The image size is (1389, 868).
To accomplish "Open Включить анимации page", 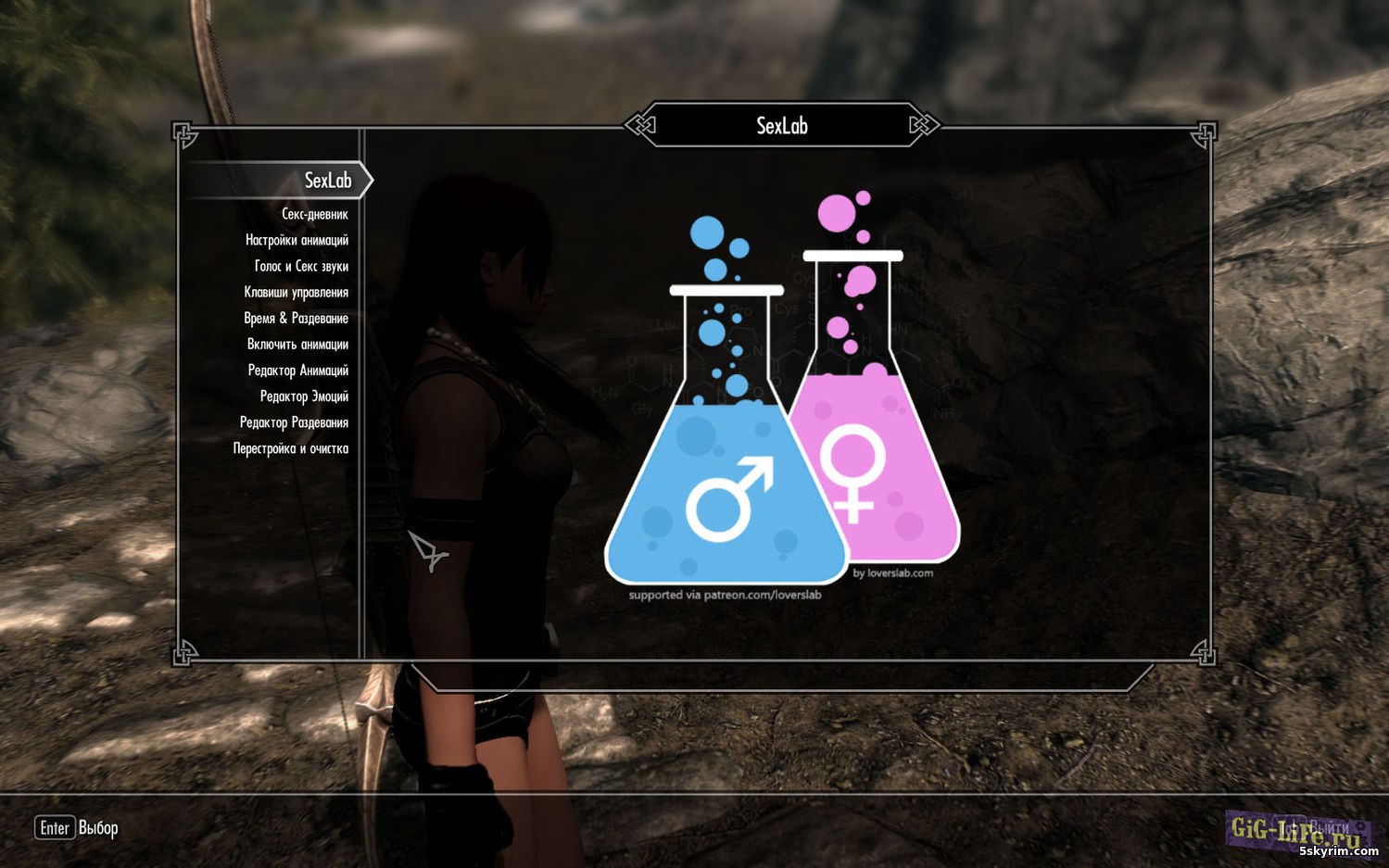I will [x=297, y=345].
